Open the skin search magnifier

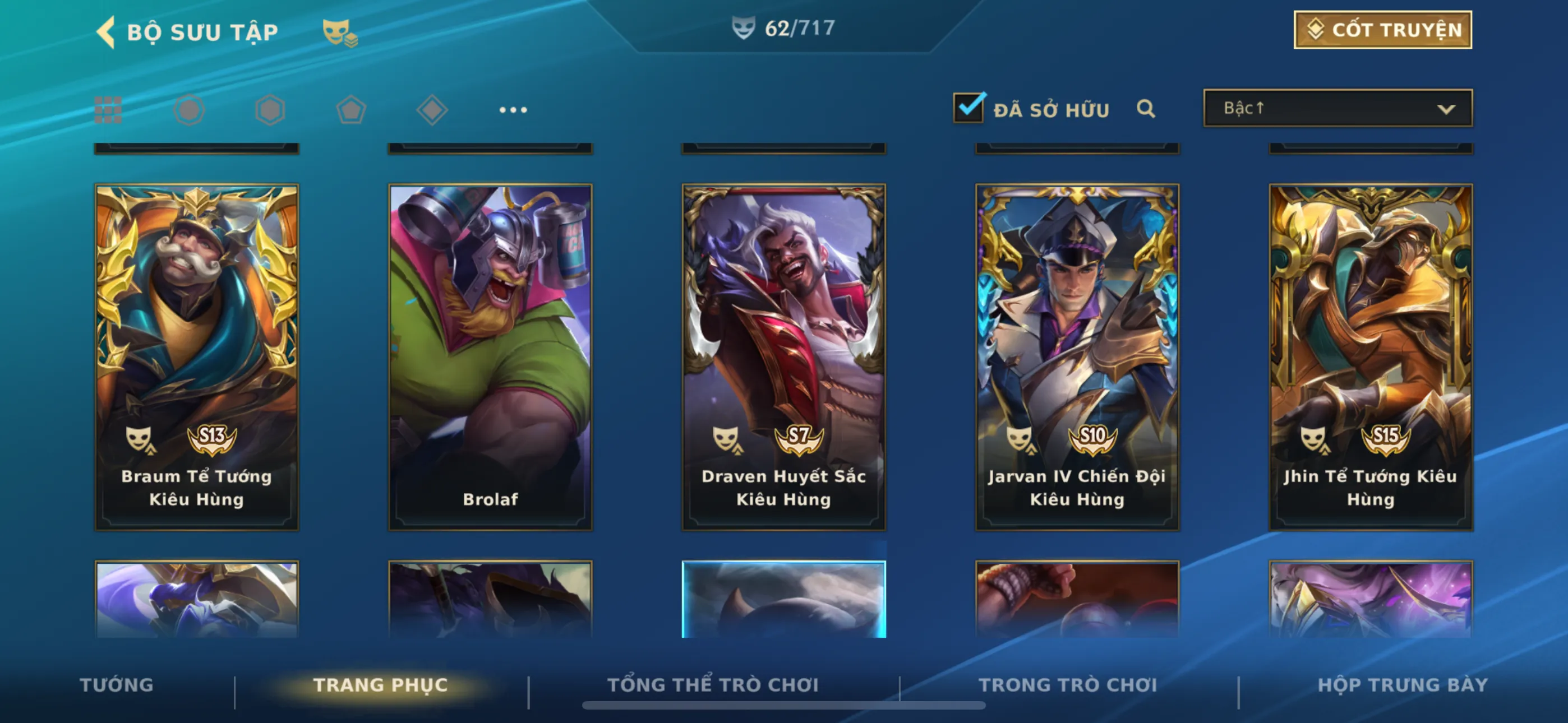(1145, 109)
